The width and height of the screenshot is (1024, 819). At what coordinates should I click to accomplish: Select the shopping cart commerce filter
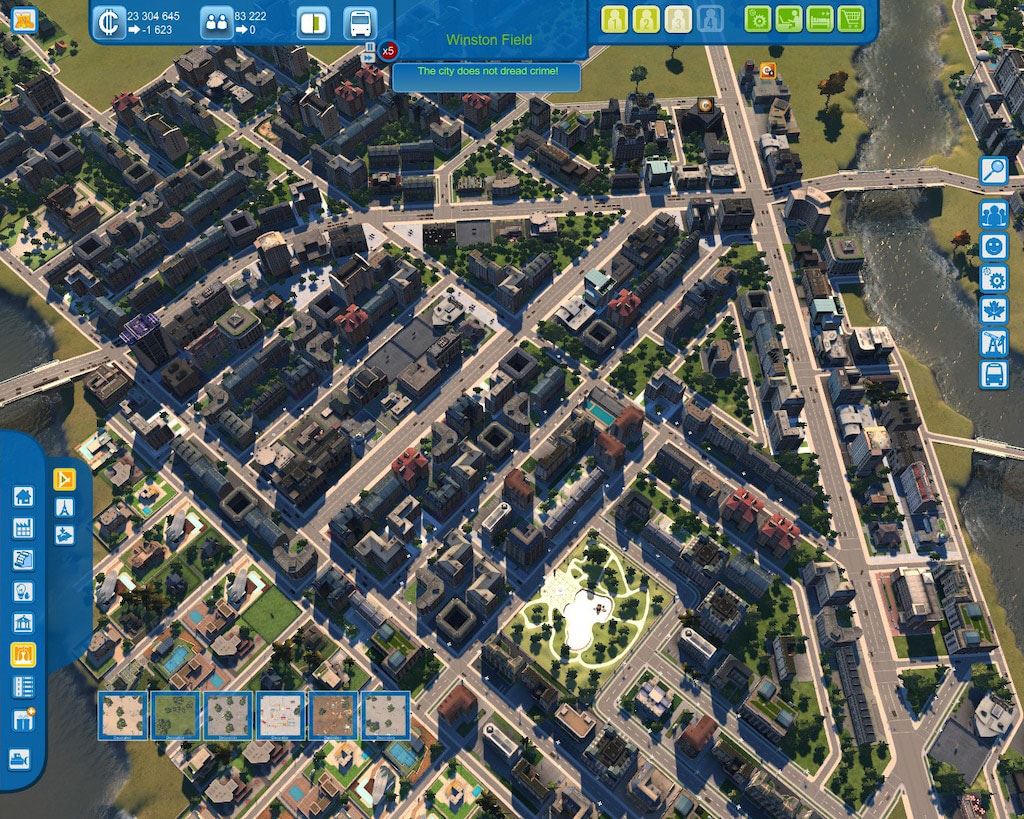851,19
